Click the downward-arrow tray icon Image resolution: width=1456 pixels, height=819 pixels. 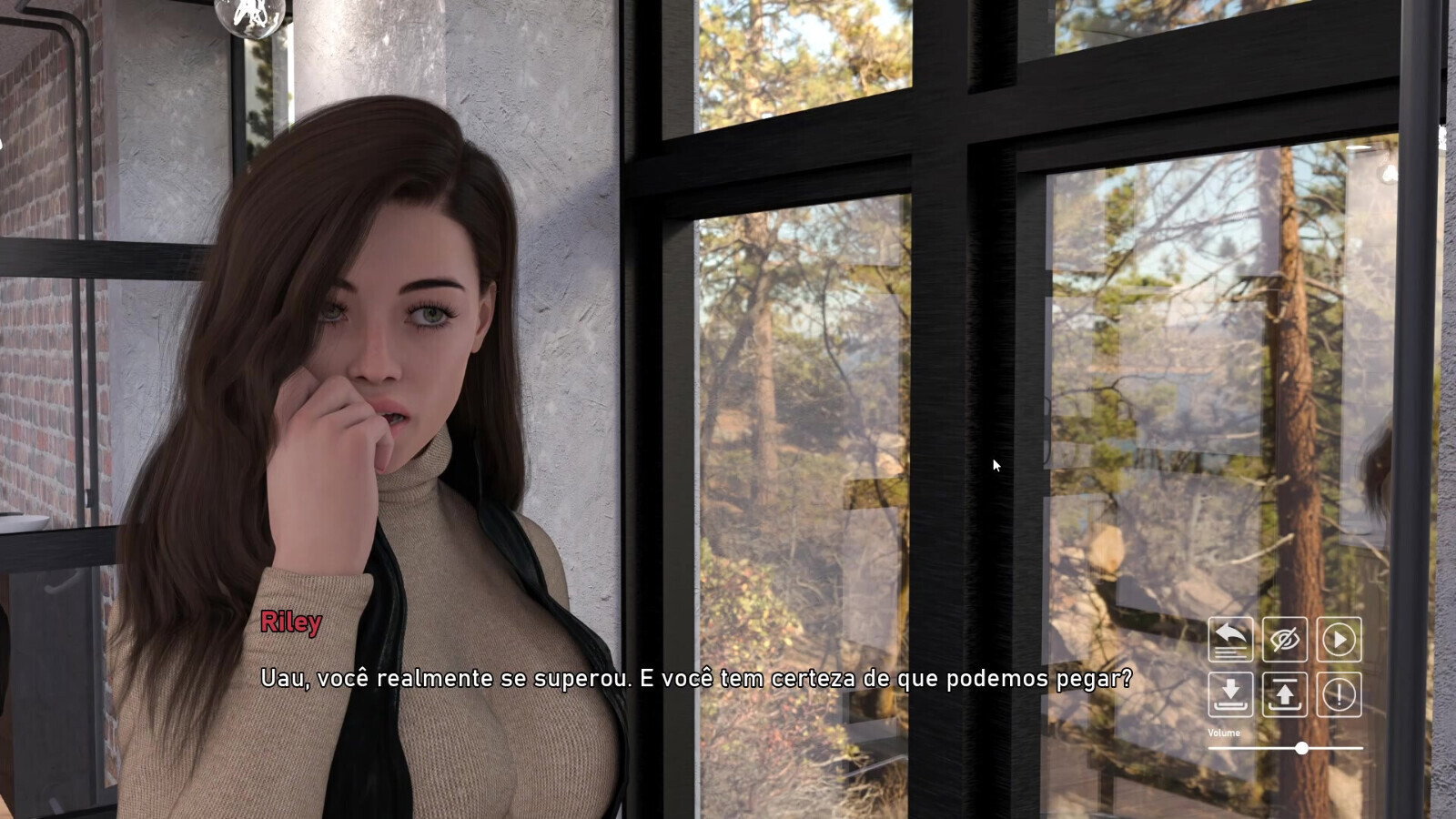click(x=1230, y=694)
